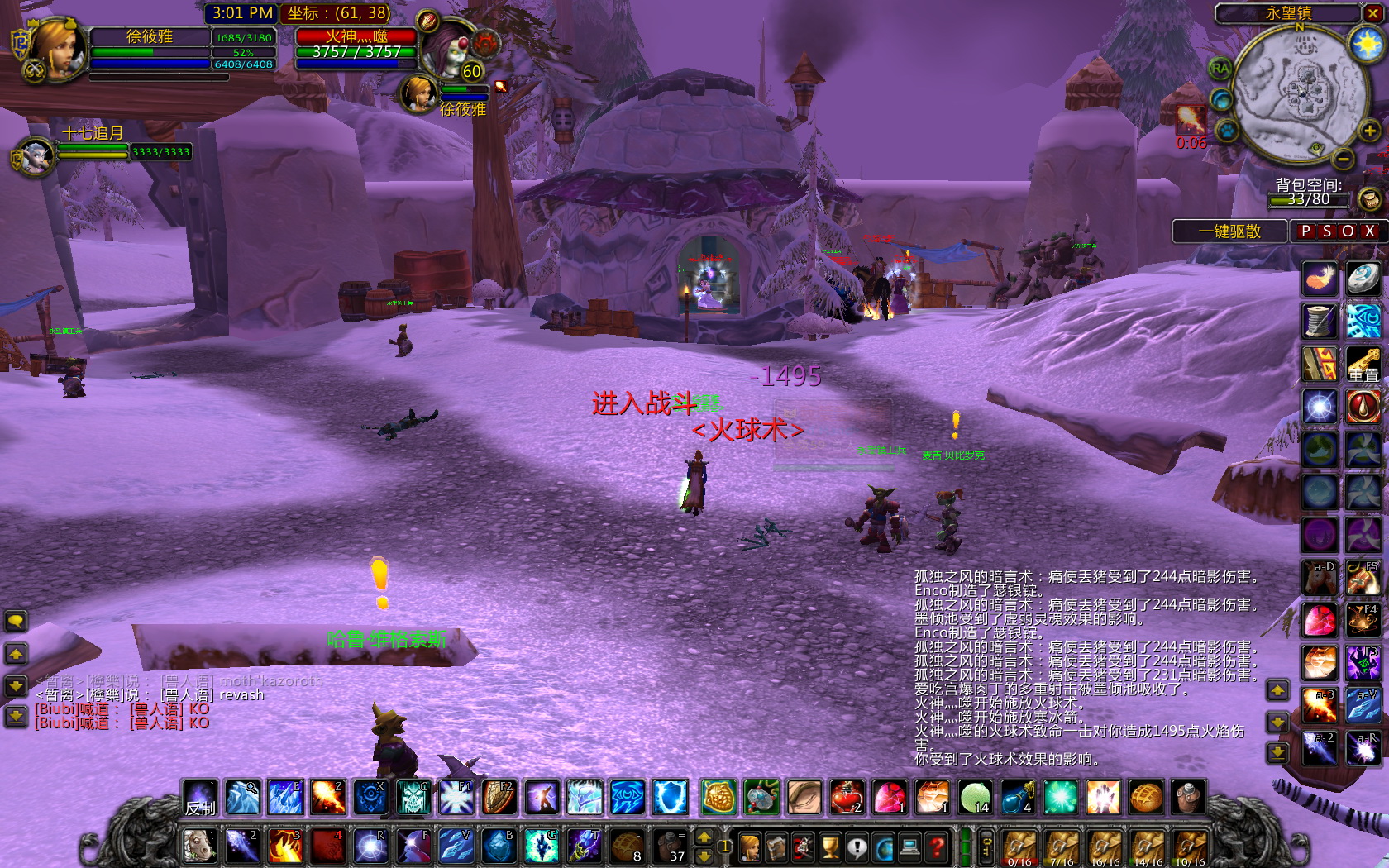Zoom out the minimap with minus button

click(1342, 157)
